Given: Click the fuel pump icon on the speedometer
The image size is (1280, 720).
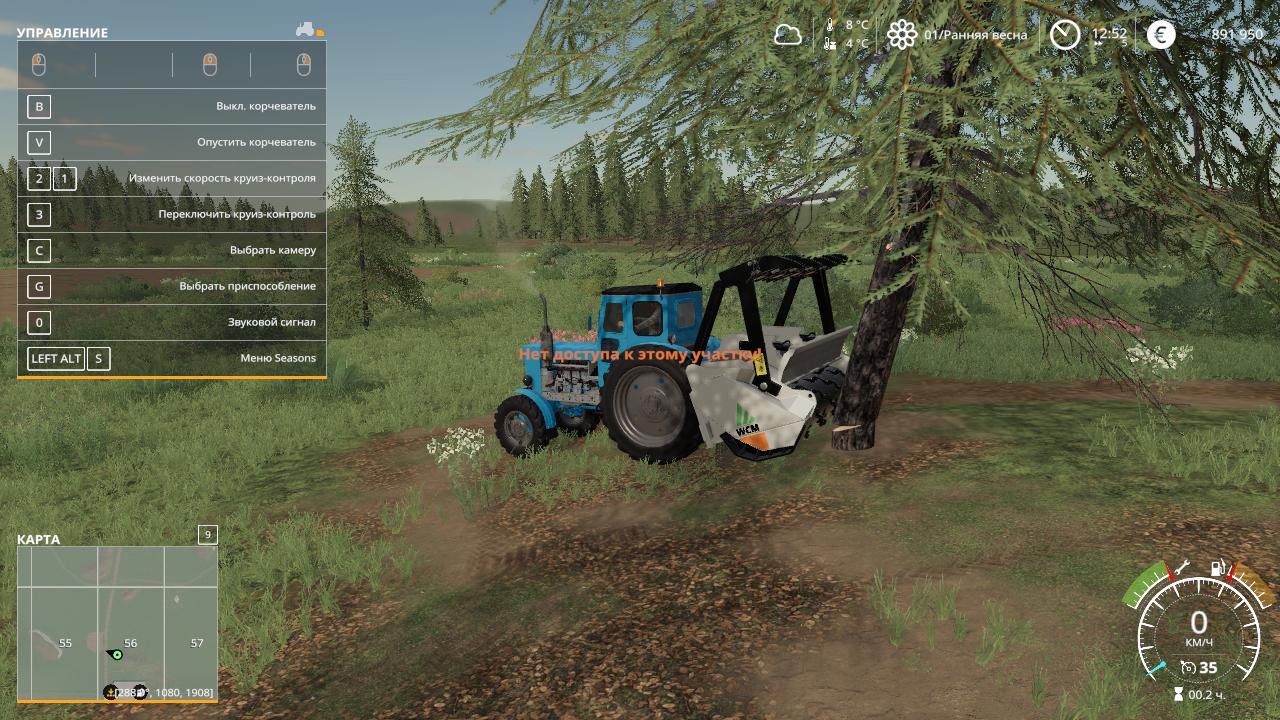Looking at the screenshot, I should (x=1218, y=568).
